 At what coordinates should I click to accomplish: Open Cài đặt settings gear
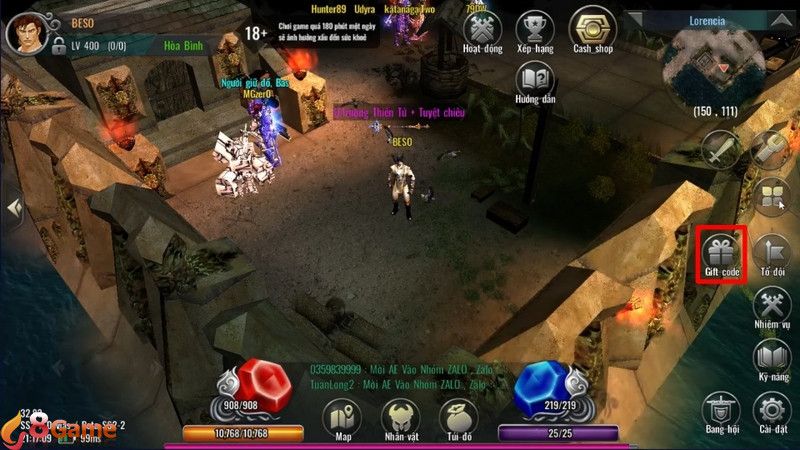point(771,410)
